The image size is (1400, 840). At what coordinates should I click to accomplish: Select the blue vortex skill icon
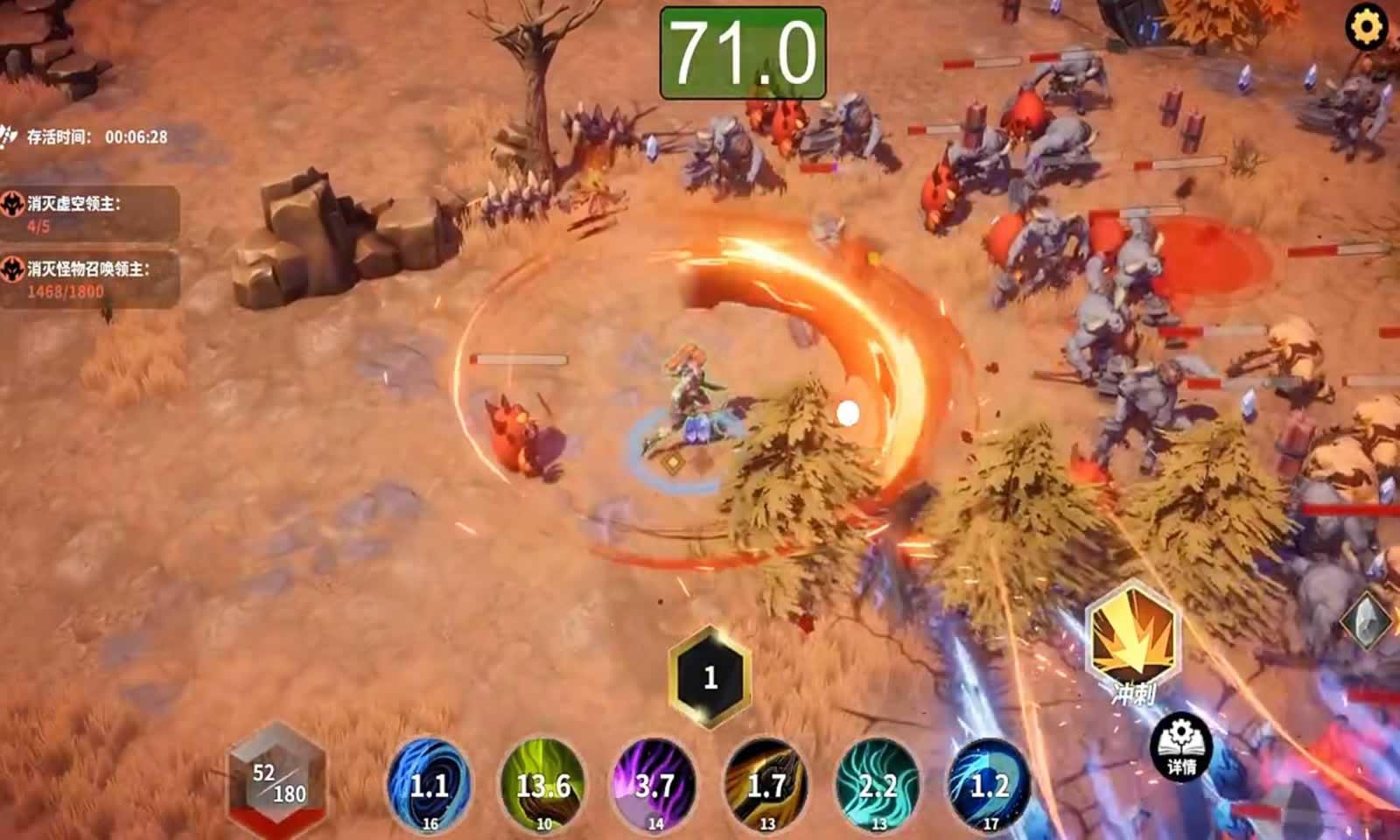pos(429,784)
